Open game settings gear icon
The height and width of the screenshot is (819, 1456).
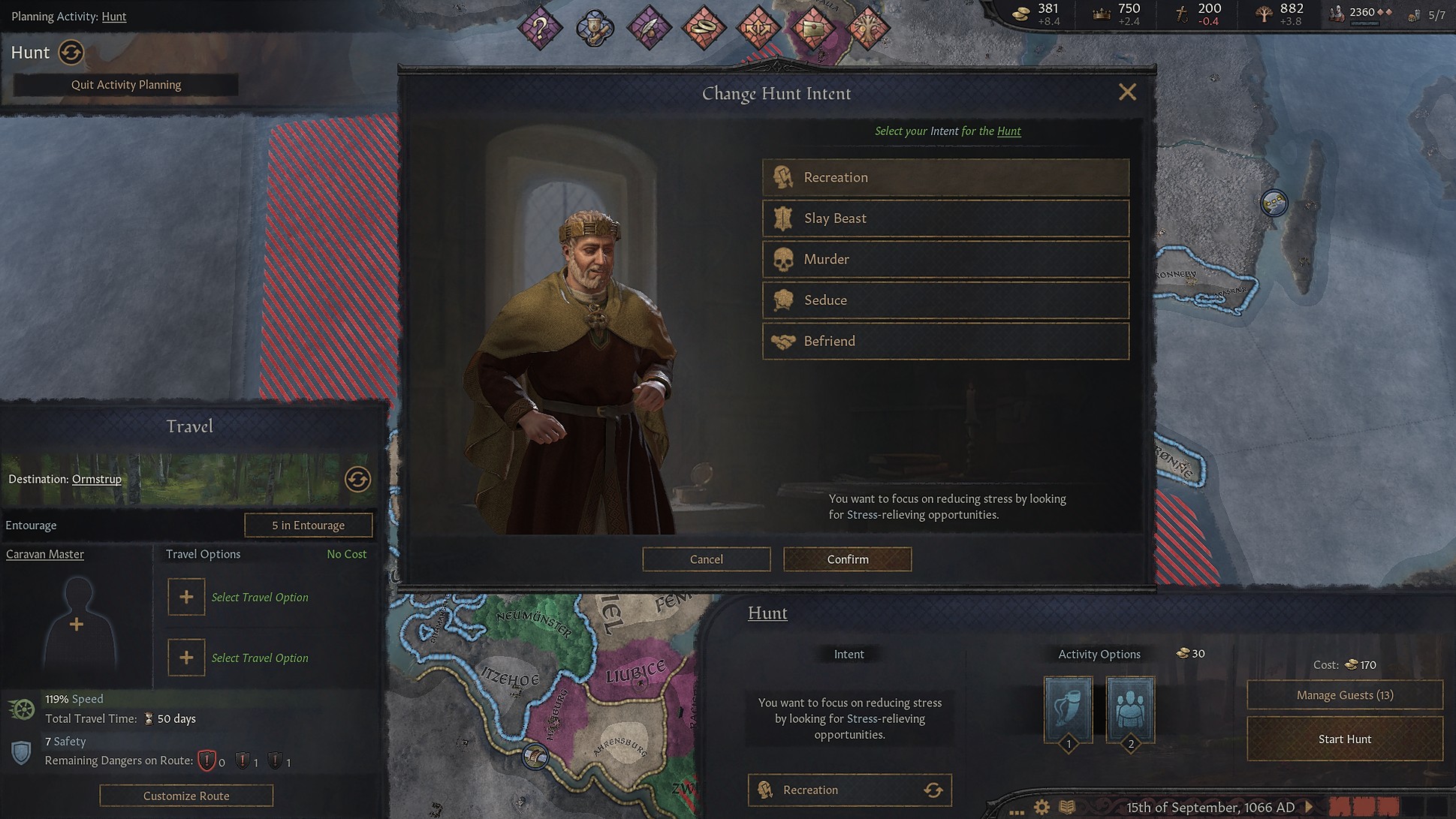(x=1042, y=808)
